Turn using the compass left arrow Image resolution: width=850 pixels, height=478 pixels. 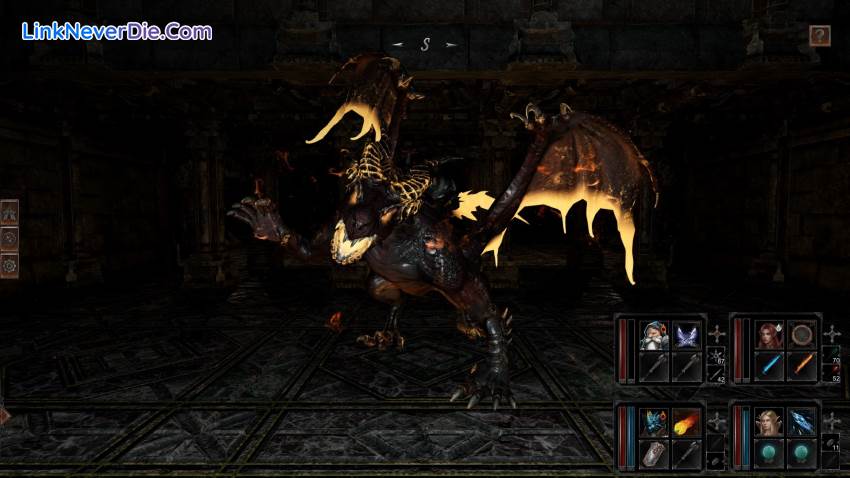pos(397,45)
